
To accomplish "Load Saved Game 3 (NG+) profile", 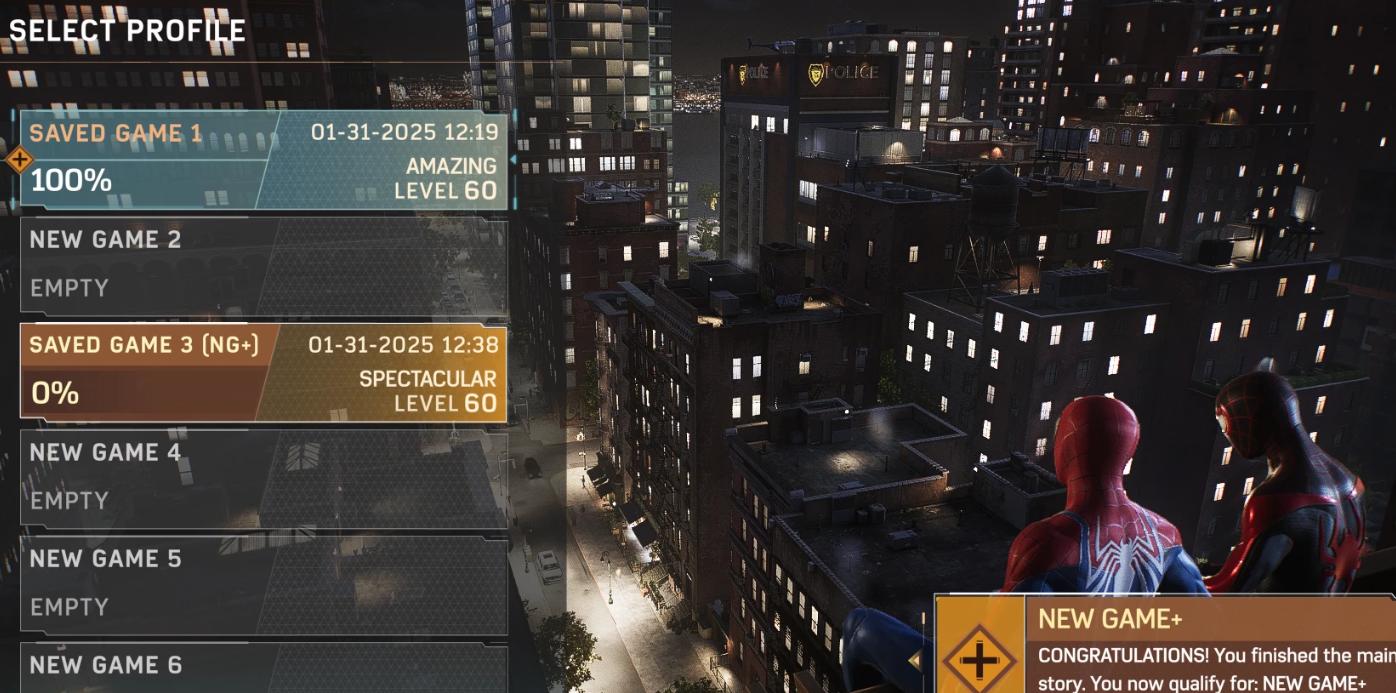I will click(263, 373).
